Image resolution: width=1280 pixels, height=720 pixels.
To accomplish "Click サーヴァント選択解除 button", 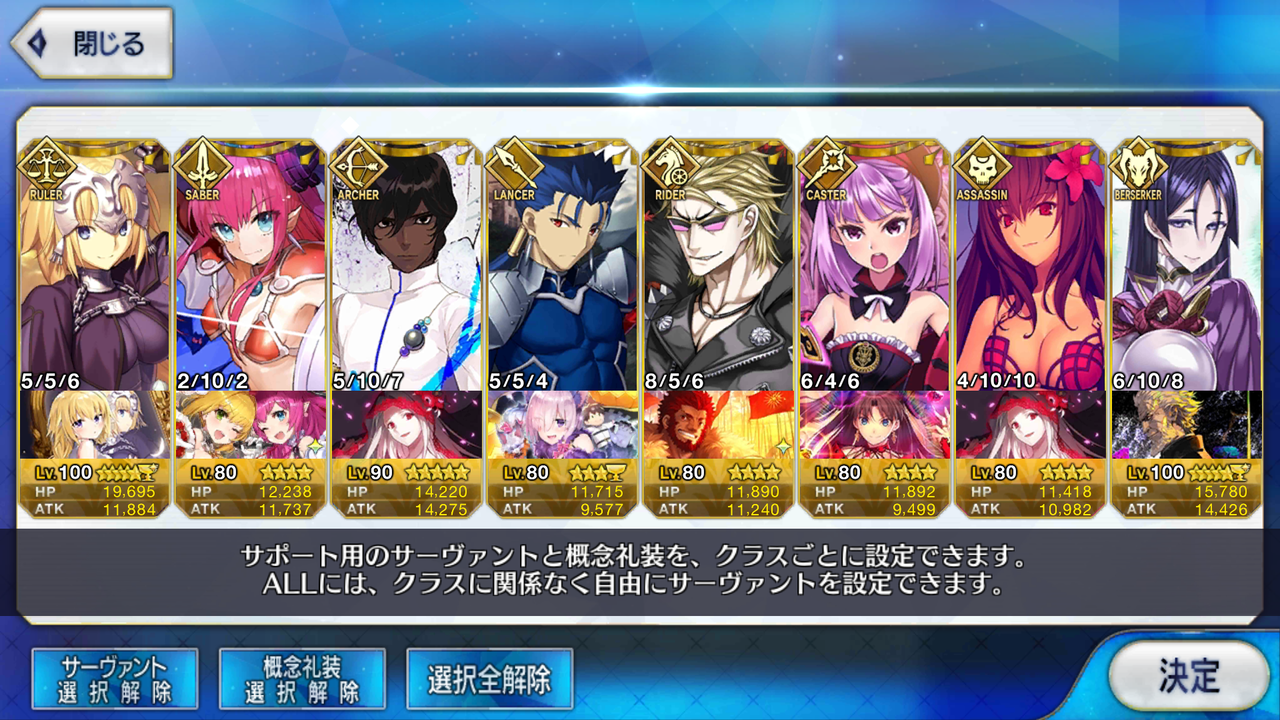I will click(x=115, y=678).
